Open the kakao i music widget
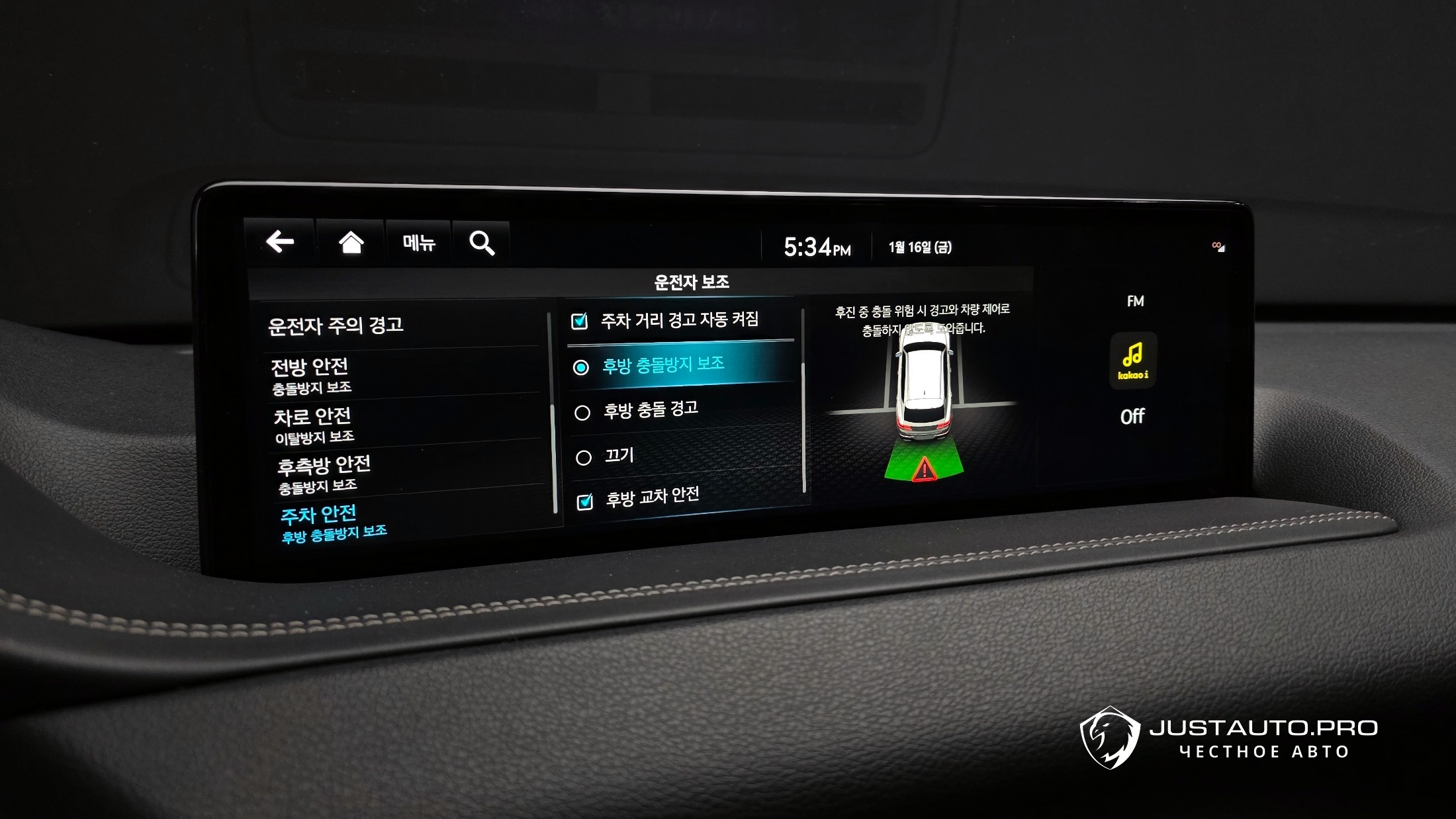 [x=1132, y=361]
